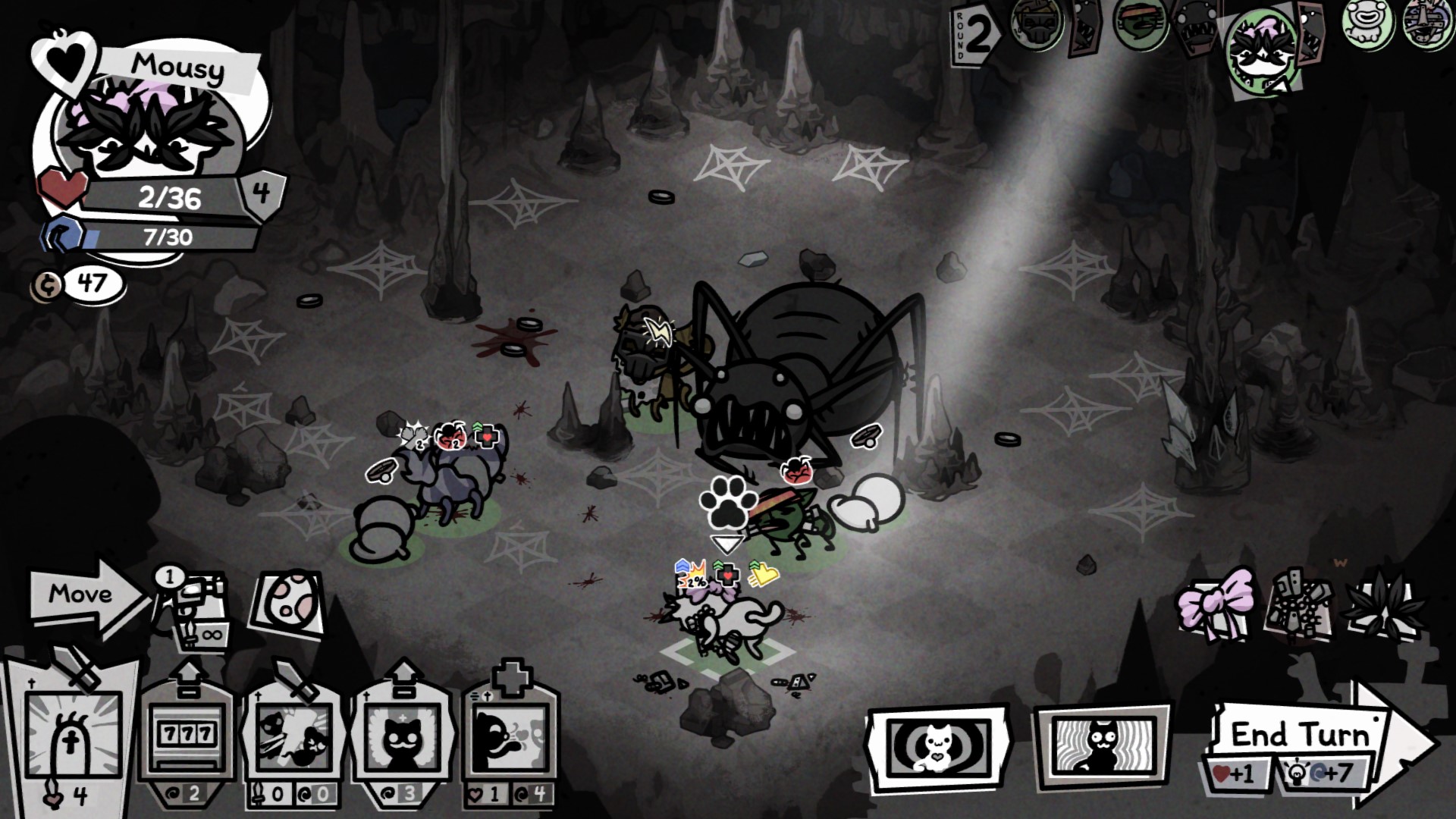Viewport: 1456px width, 819px height.
Task: End the current turn
Action: 1301,736
